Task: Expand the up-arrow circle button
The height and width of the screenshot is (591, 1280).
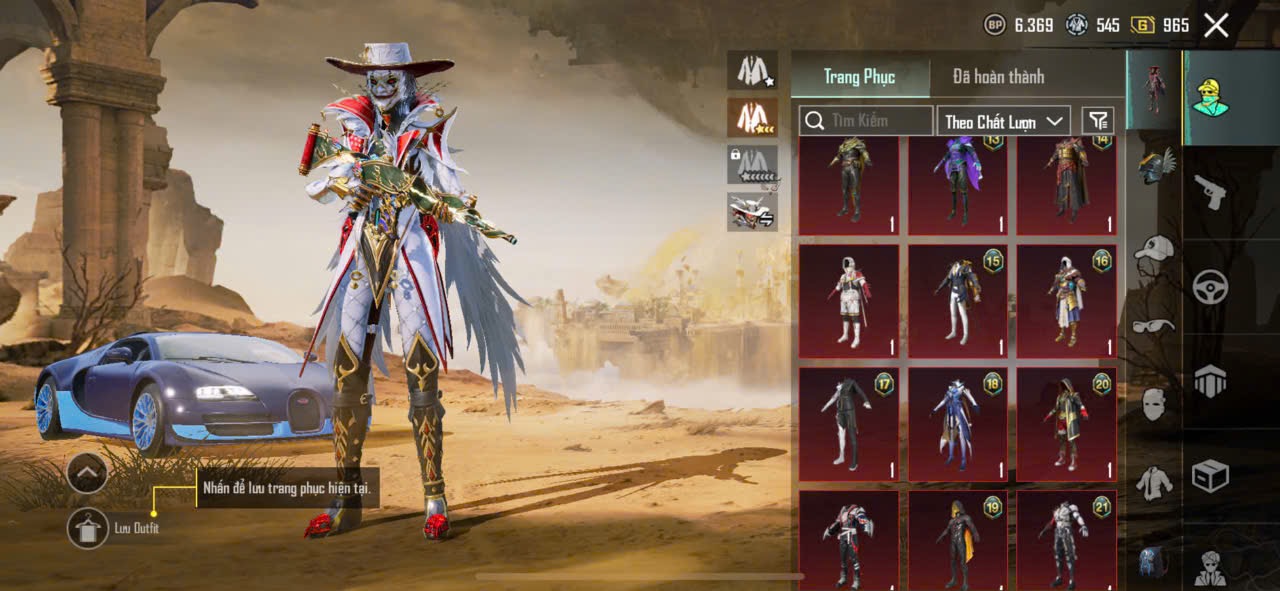Action: (87, 473)
